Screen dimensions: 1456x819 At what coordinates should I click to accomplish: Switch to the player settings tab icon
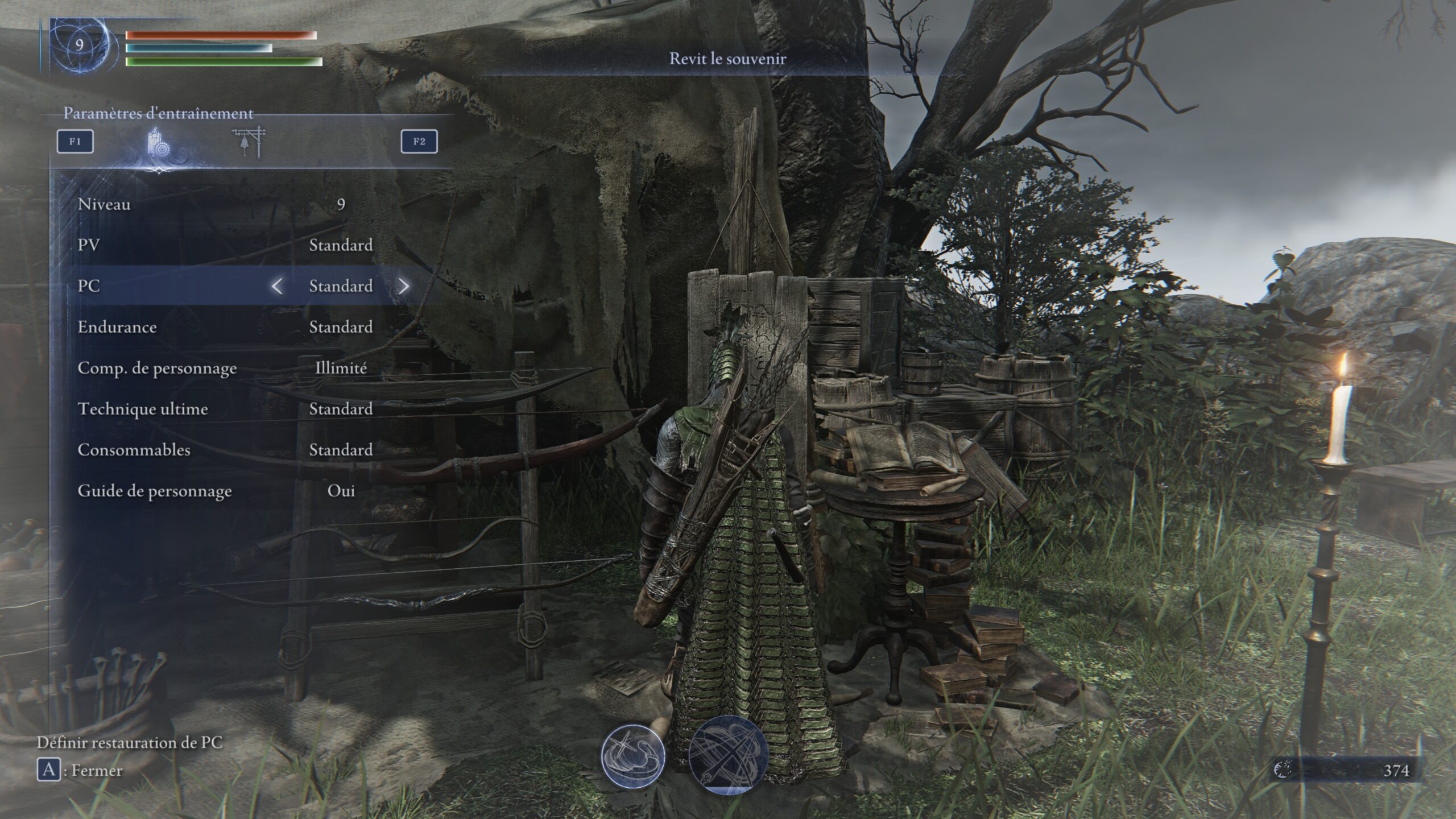pyautogui.click(x=159, y=142)
